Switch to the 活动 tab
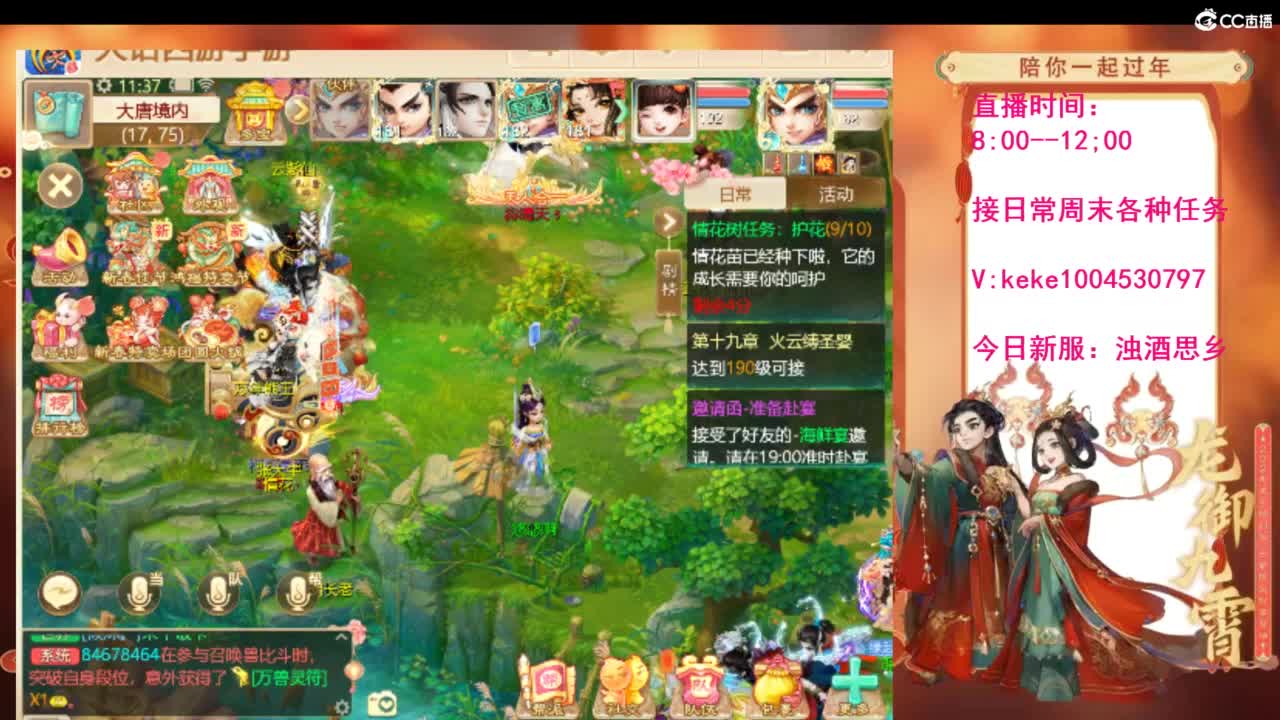Screen dimensions: 1280x720 [838, 192]
